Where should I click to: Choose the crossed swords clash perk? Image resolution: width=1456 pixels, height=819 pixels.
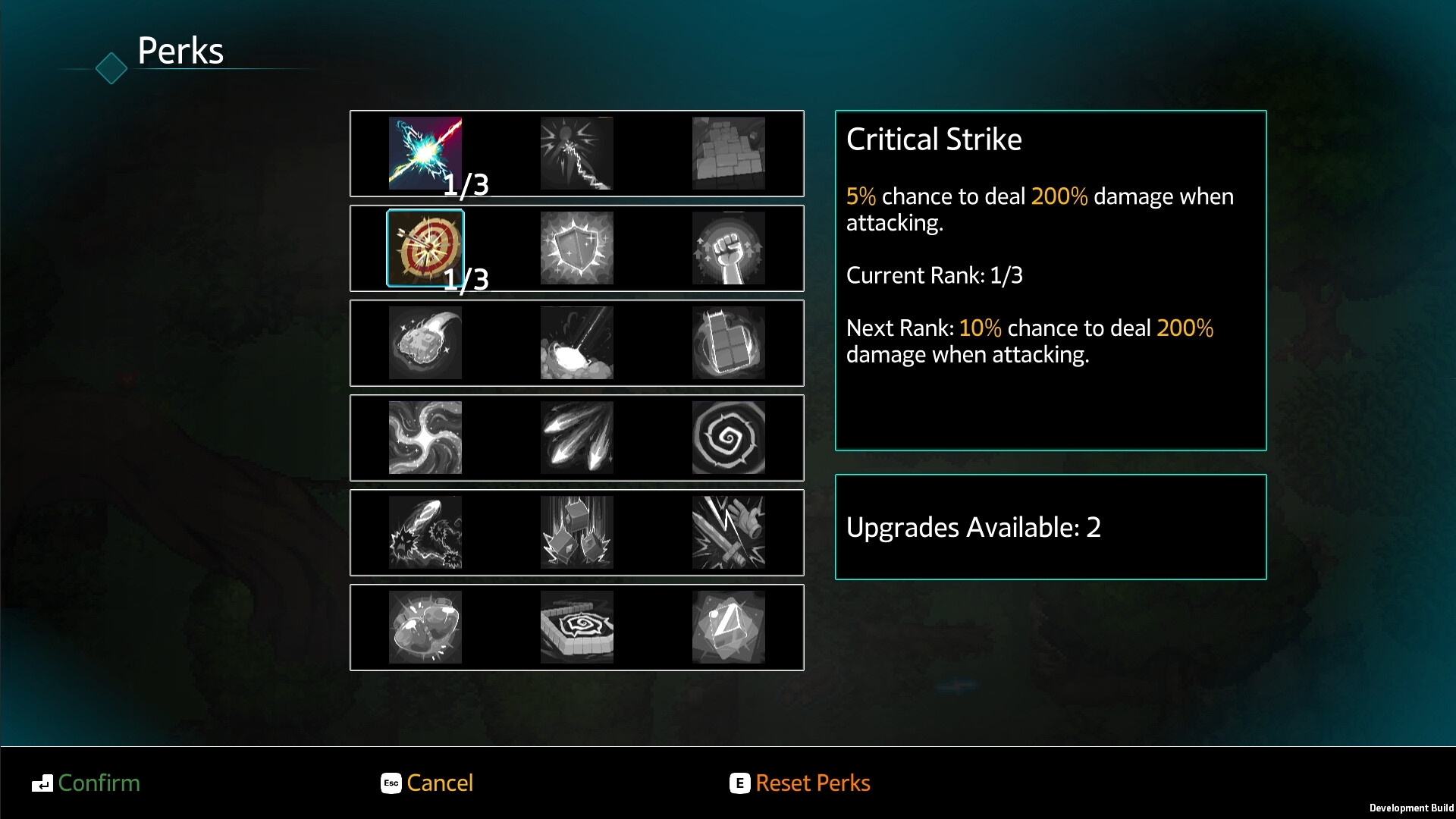pyautogui.click(x=729, y=532)
